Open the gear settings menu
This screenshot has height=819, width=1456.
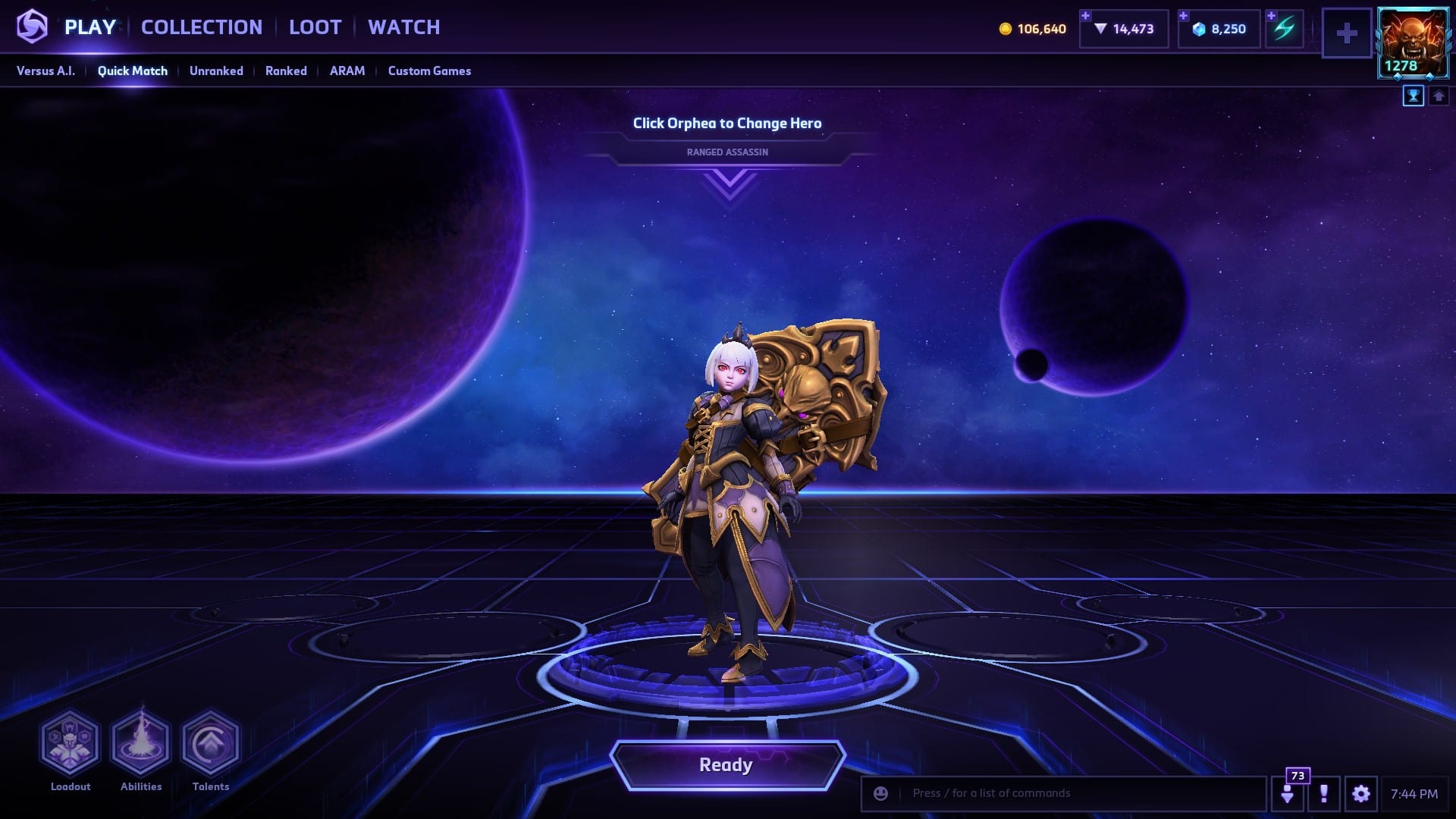[x=1360, y=794]
